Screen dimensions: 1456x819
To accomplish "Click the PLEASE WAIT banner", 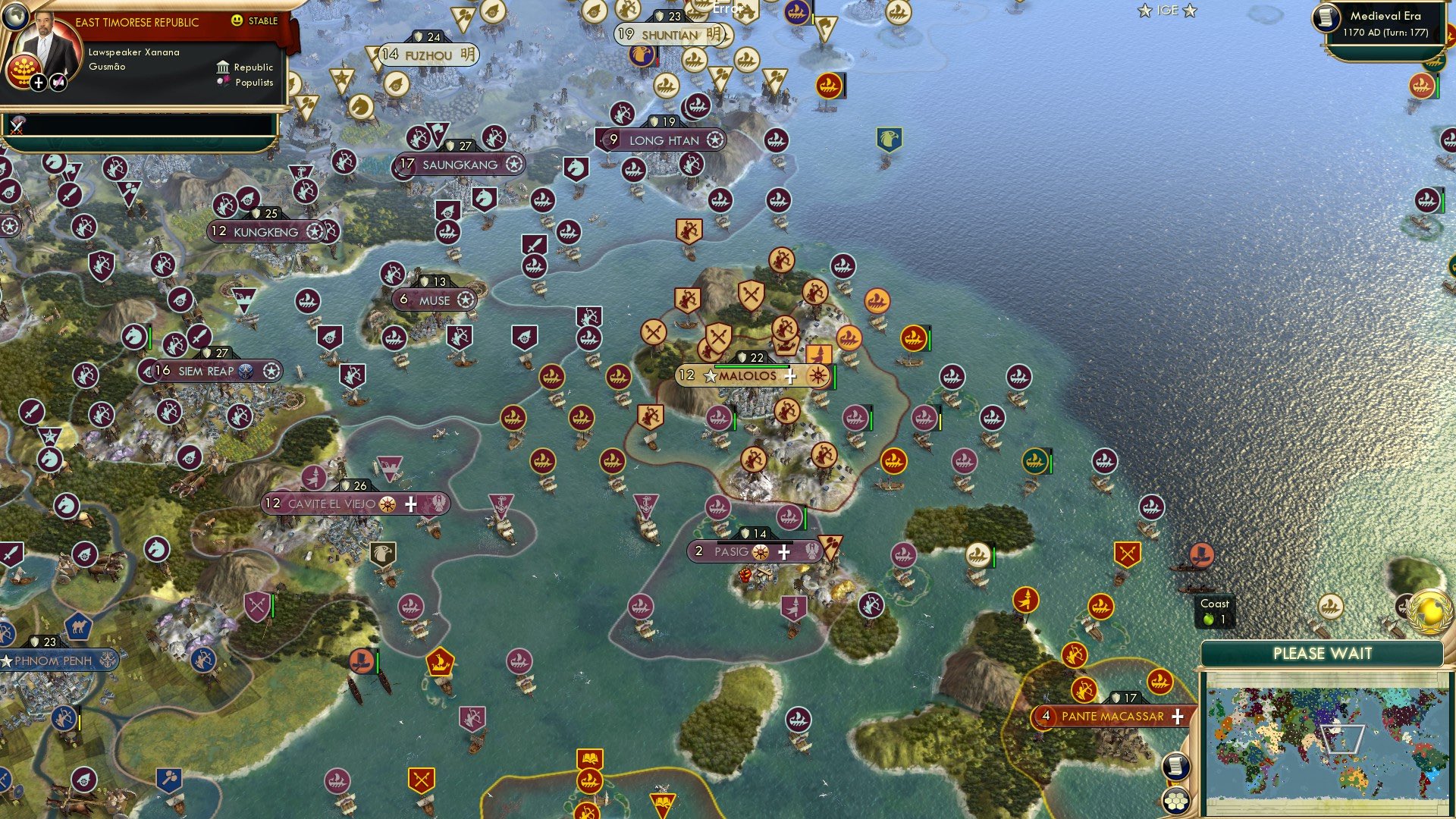I will click(1322, 653).
